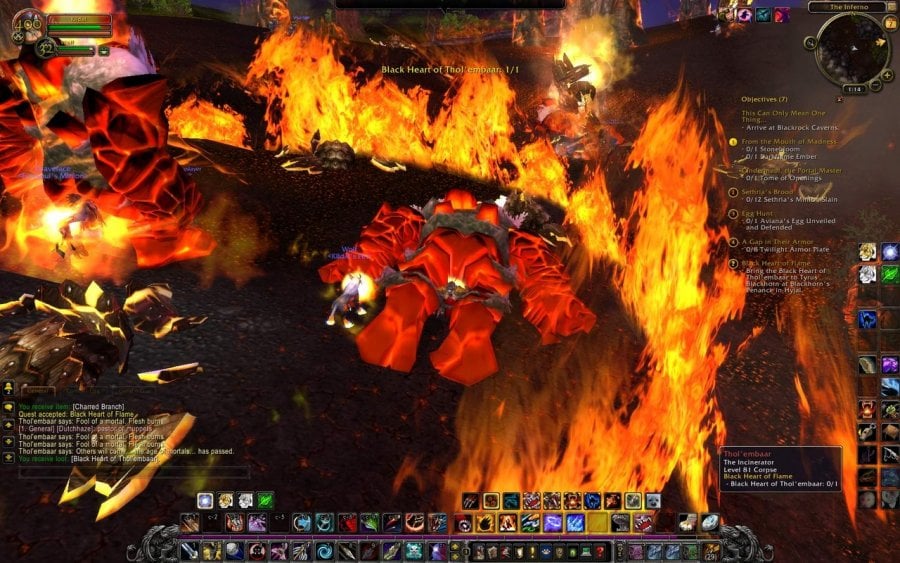This screenshot has width=900, height=563.
Task: Click the circular minimap
Action: 850,46
